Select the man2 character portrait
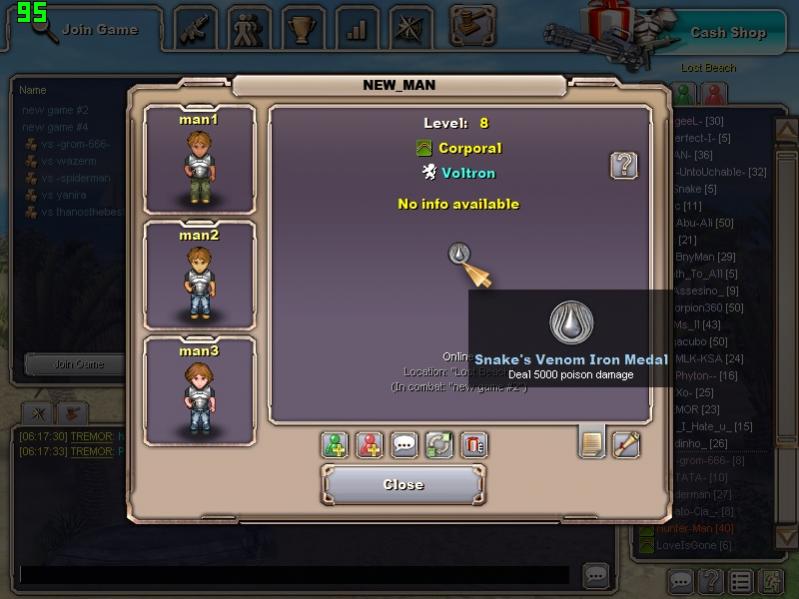The image size is (799, 599). pyautogui.click(x=199, y=275)
